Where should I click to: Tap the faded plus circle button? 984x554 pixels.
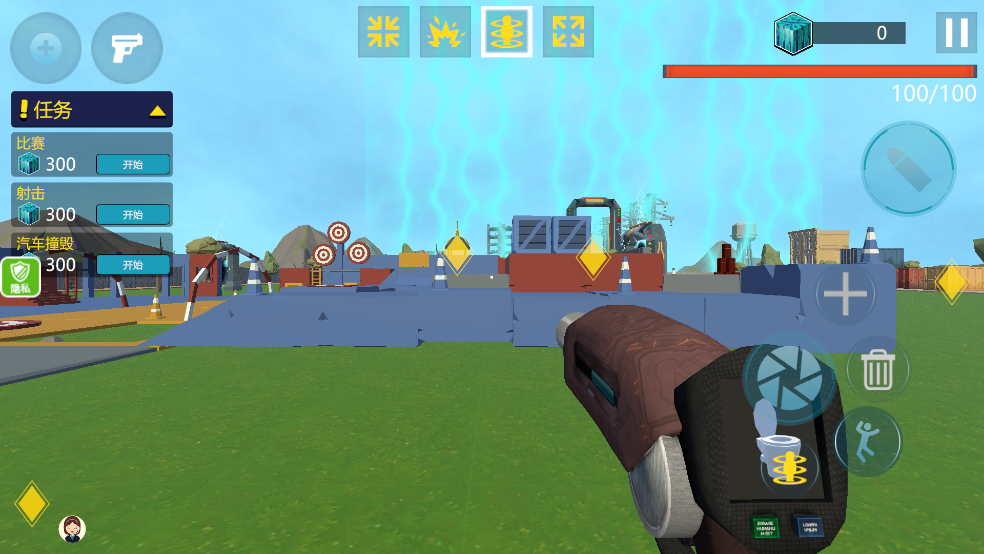(x=46, y=48)
